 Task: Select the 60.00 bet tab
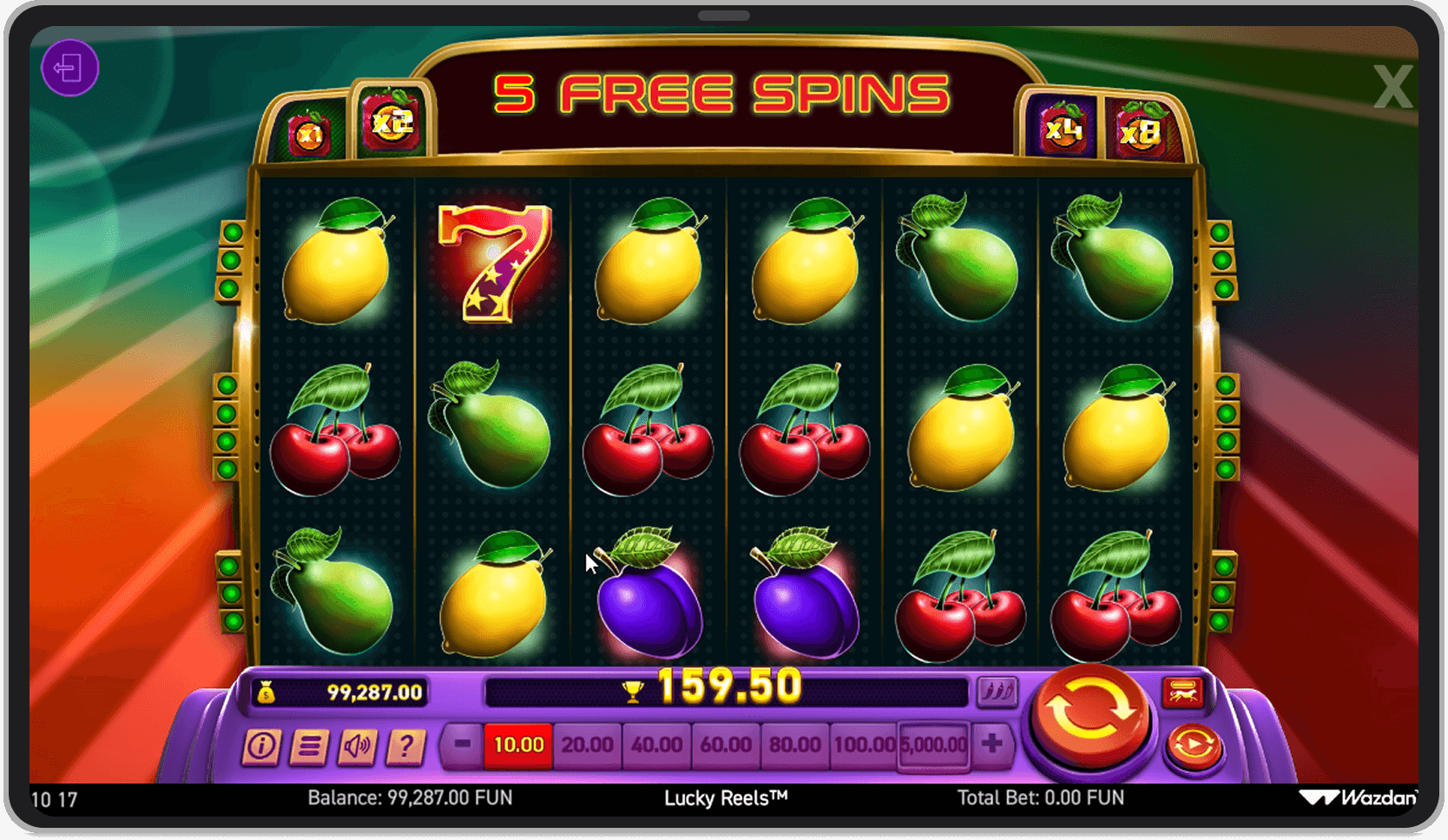point(725,745)
